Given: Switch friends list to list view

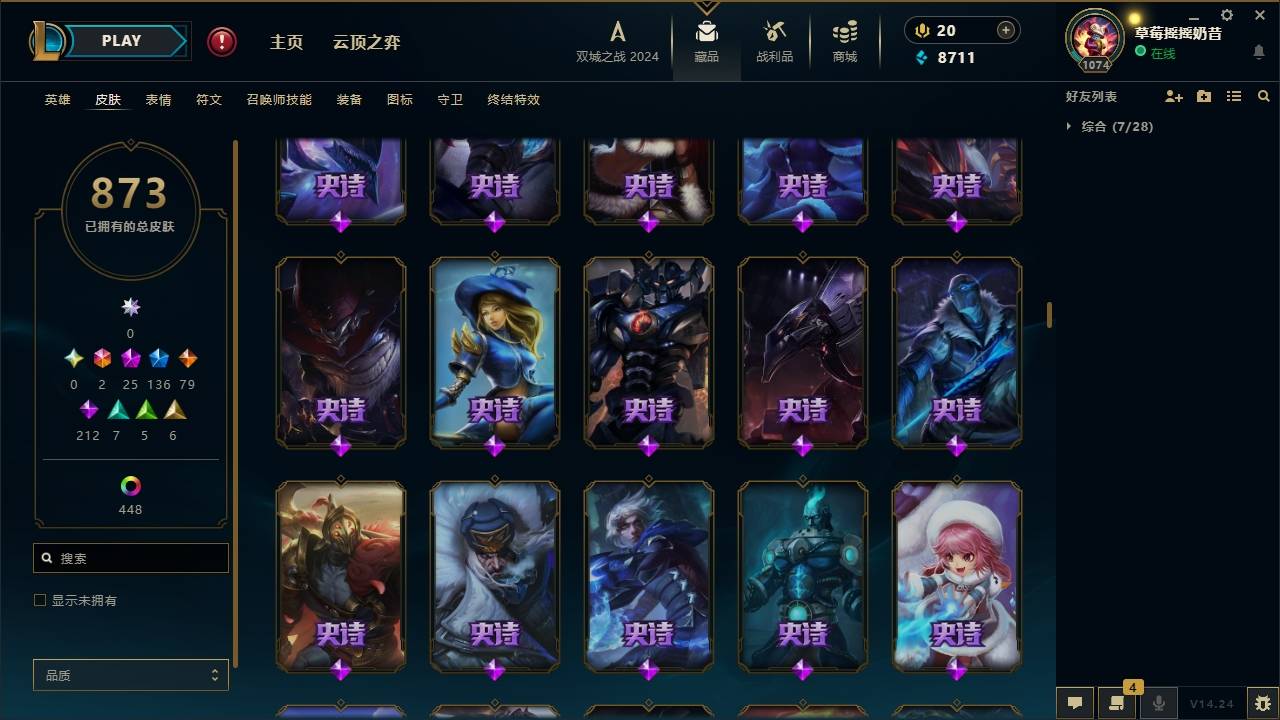Looking at the screenshot, I should [x=1234, y=96].
